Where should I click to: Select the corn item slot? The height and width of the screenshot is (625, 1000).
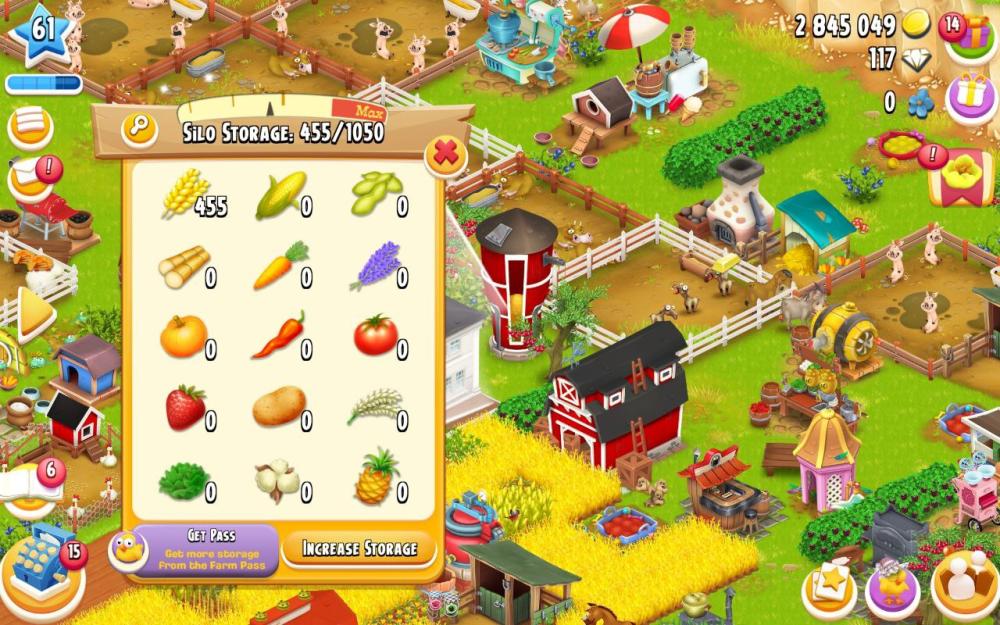281,196
